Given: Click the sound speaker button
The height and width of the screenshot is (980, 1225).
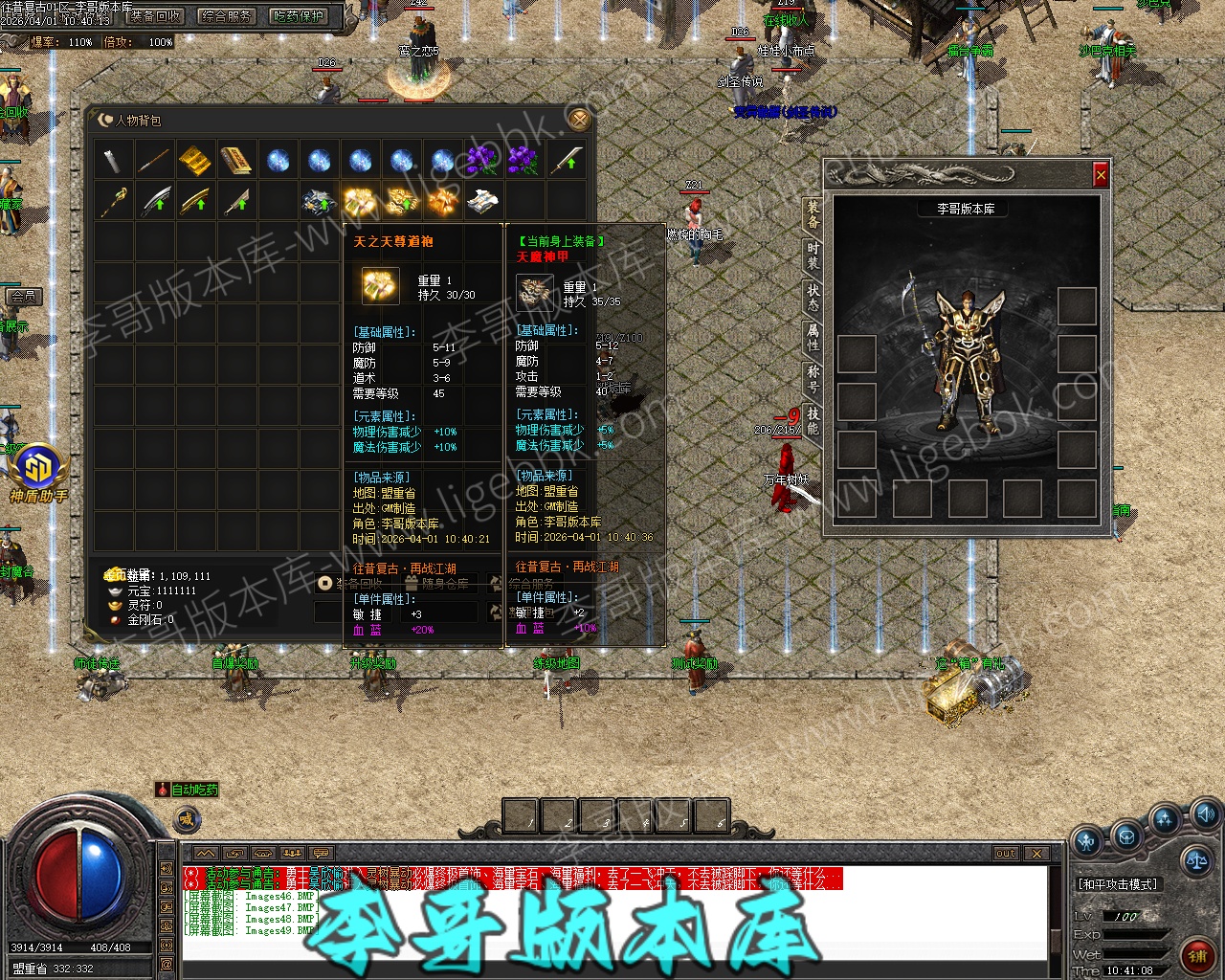Looking at the screenshot, I should (x=1205, y=815).
